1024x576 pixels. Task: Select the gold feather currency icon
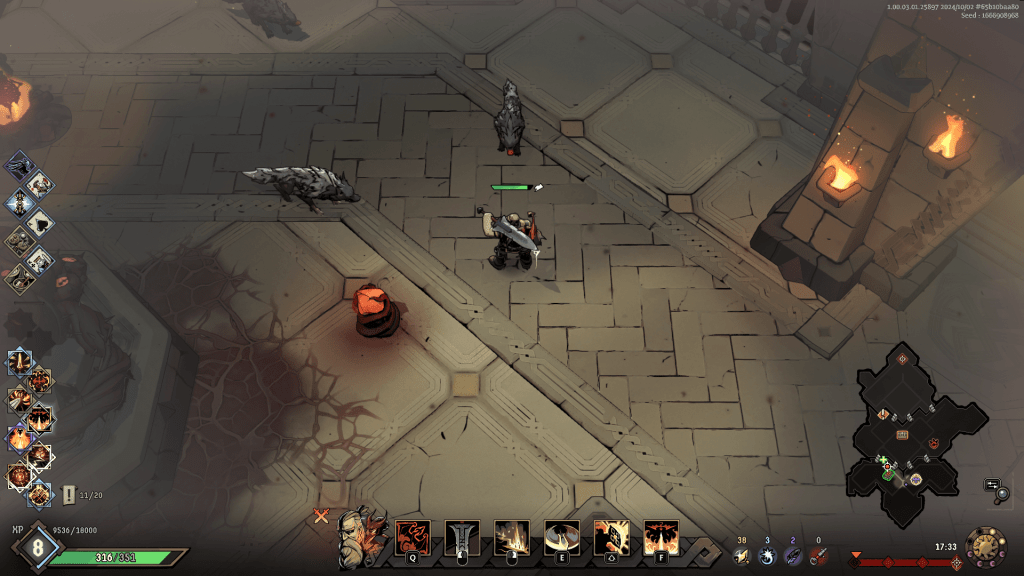[741, 556]
